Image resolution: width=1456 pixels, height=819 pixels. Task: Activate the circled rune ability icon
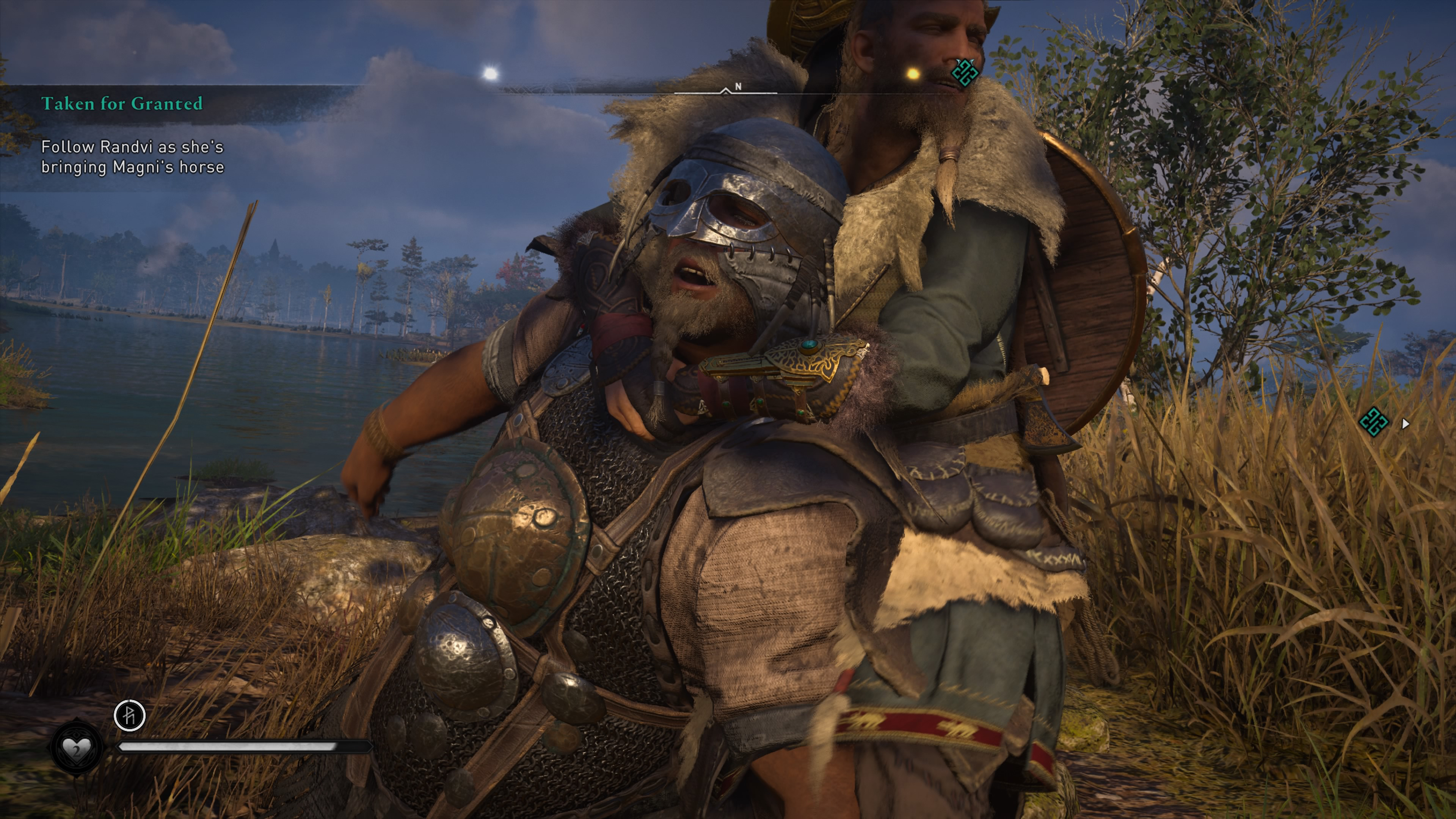pos(129,715)
